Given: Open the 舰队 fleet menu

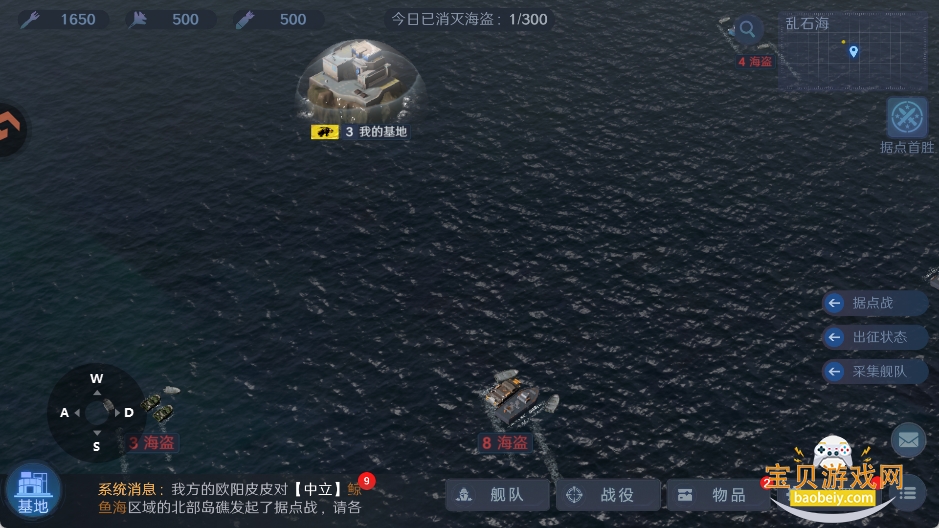Looking at the screenshot, I should pos(500,494).
